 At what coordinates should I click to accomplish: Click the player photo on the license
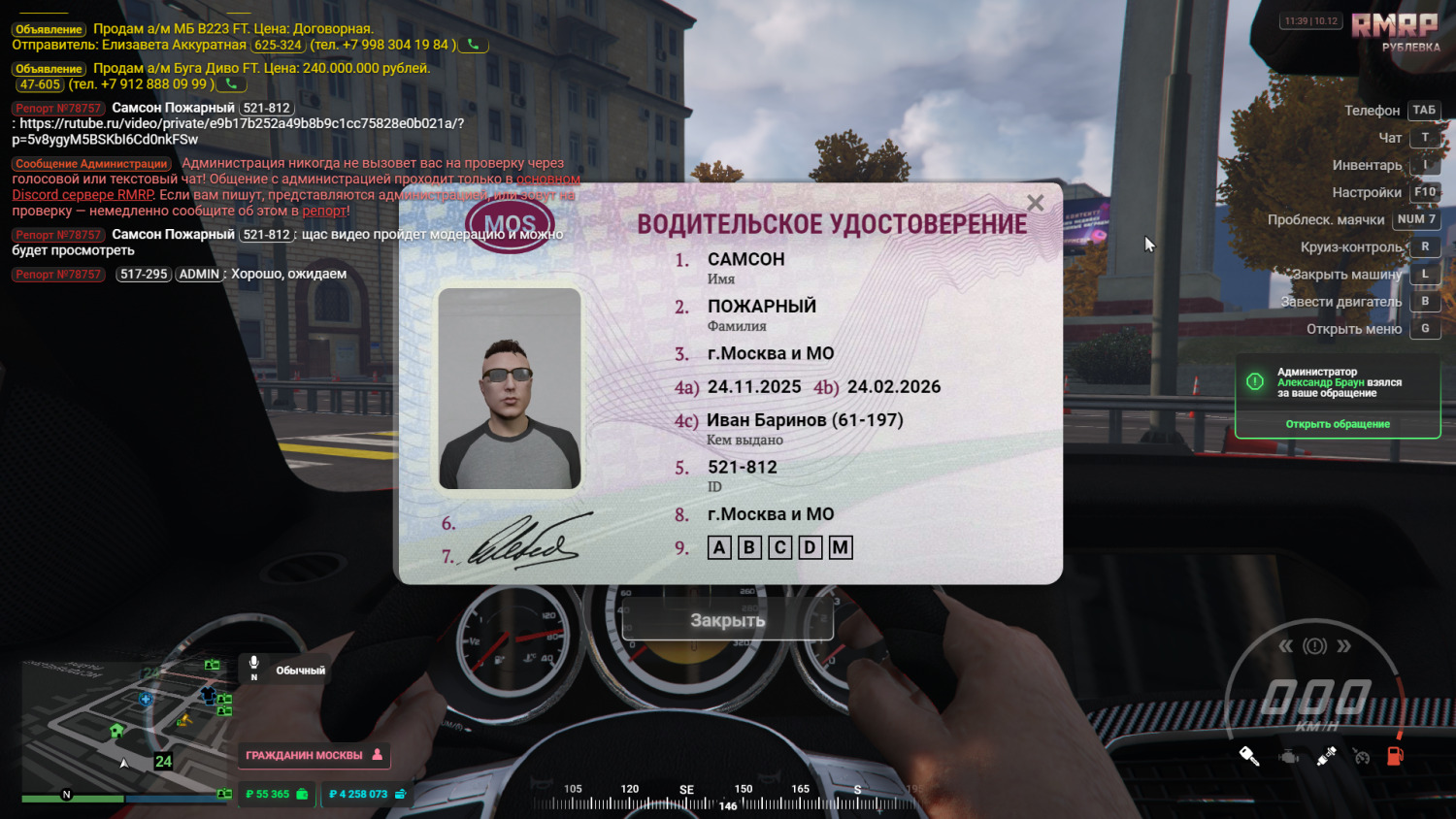(x=510, y=388)
